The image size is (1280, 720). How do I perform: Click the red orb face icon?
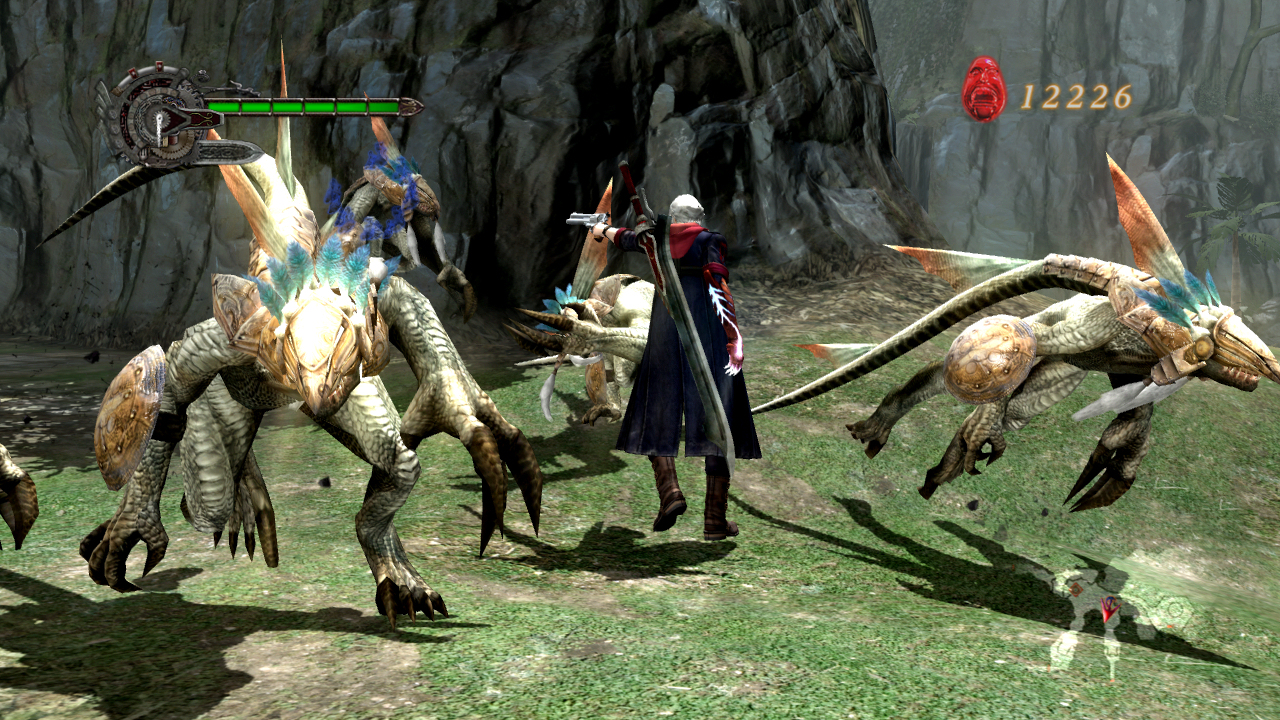pos(983,90)
